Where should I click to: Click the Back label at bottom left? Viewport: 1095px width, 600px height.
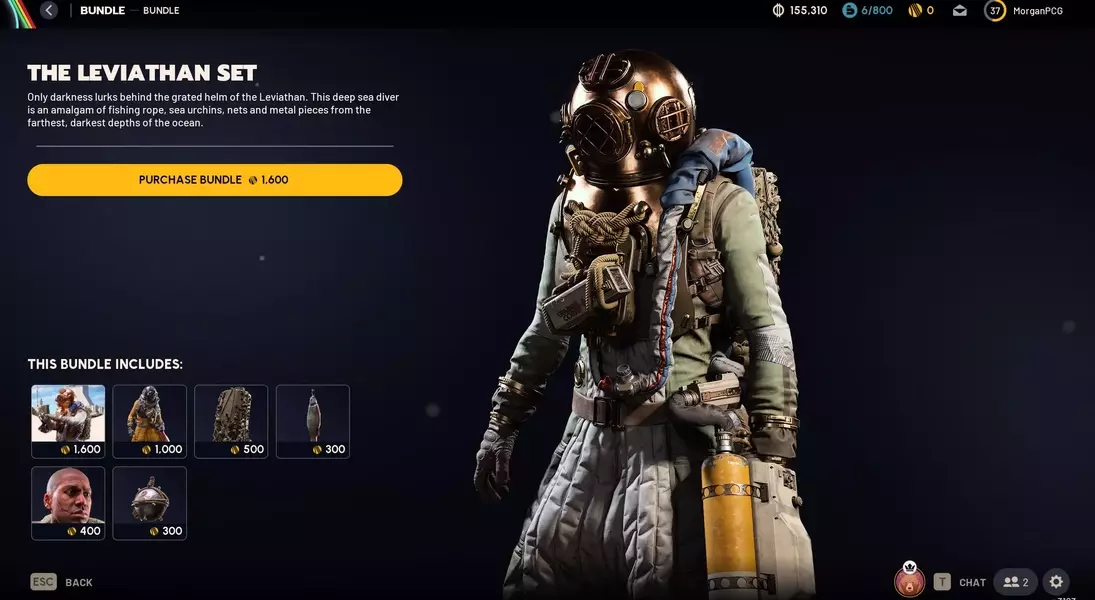pos(78,582)
